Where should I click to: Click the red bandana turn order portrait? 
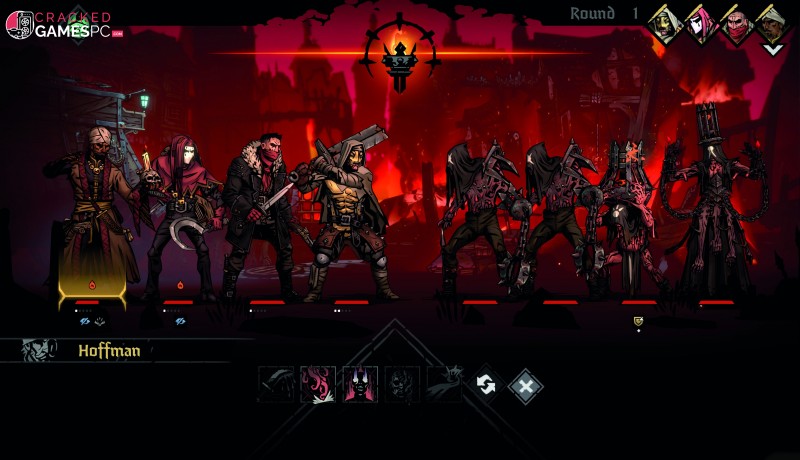[x=737, y=23]
